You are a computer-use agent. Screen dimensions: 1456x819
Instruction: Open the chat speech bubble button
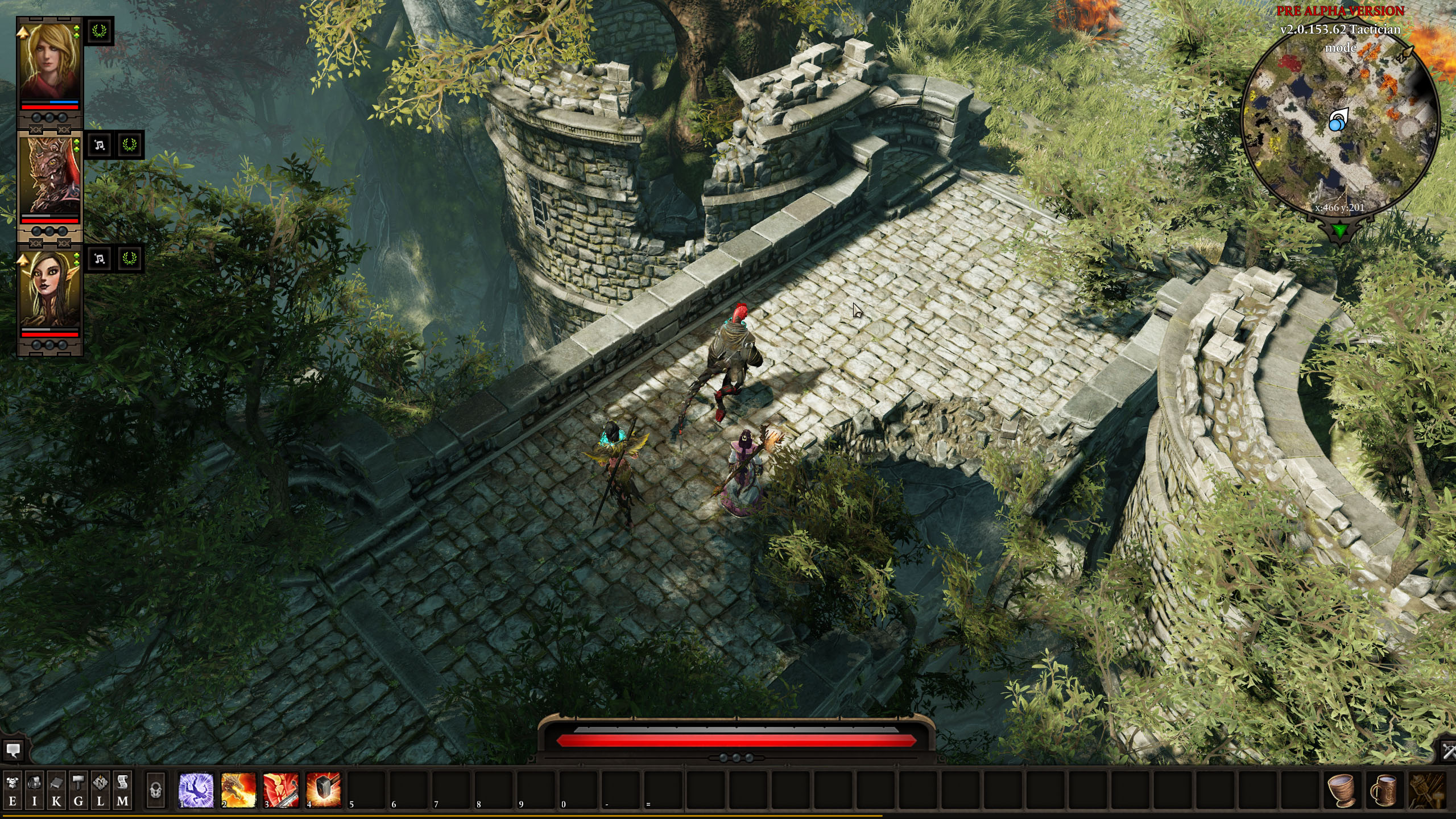coord(13,751)
